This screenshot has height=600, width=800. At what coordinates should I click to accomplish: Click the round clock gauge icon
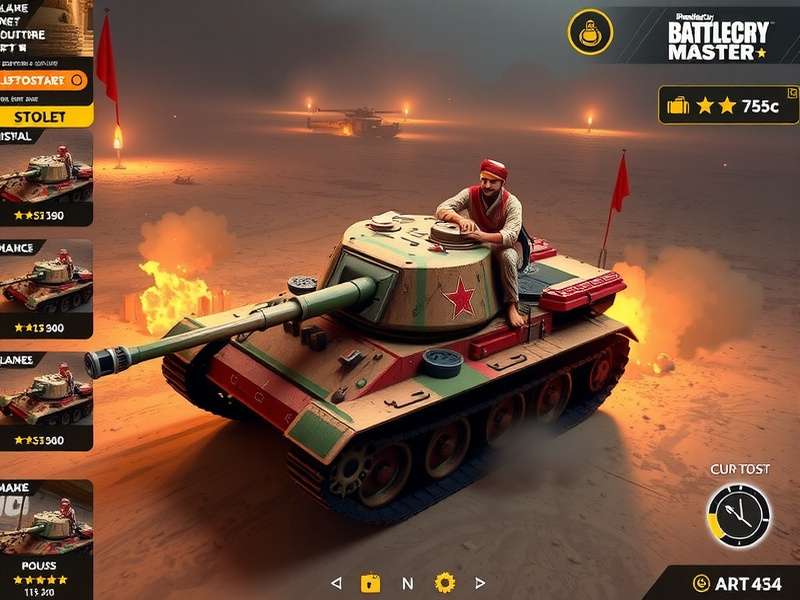[739, 516]
